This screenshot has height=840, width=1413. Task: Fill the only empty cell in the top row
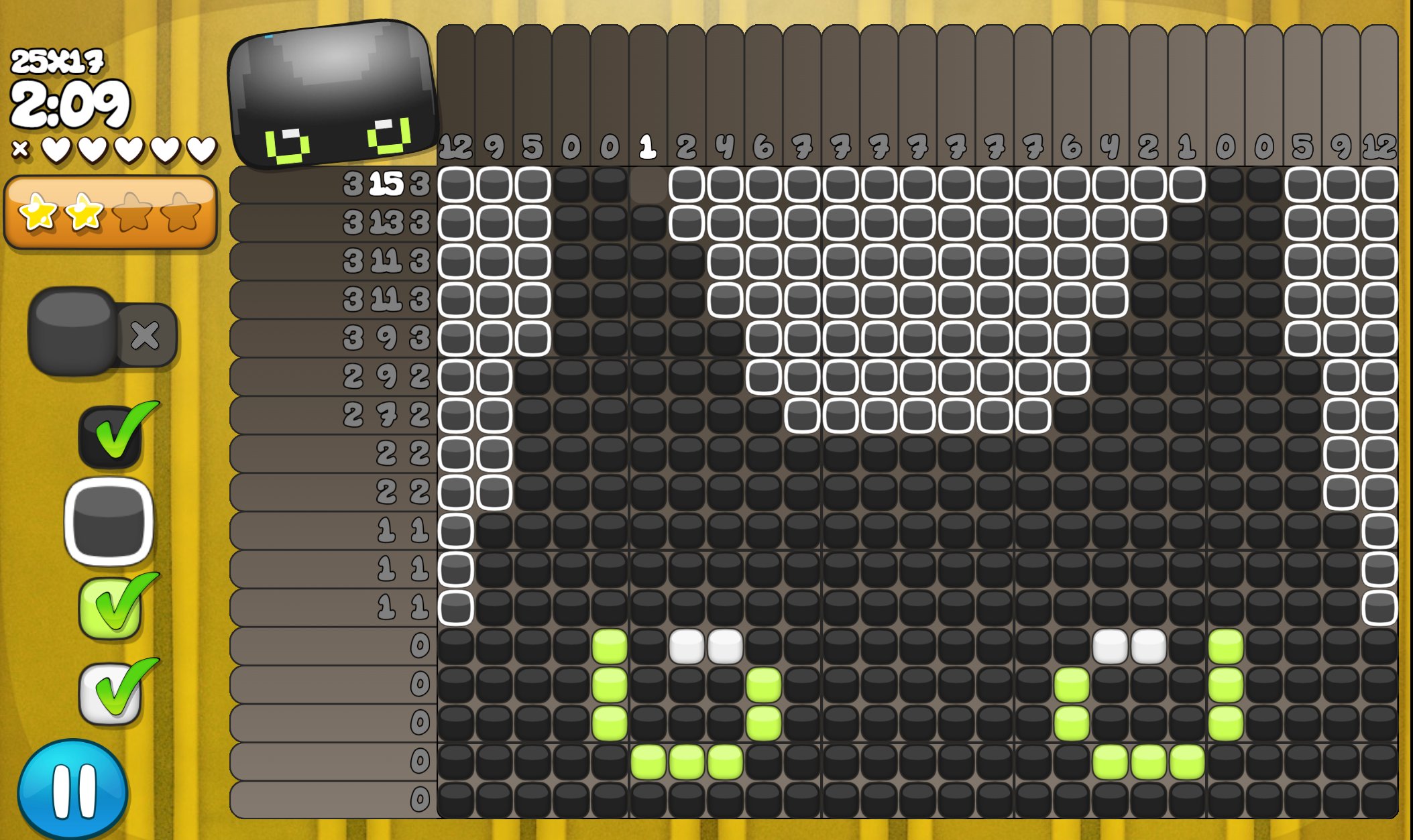(648, 185)
